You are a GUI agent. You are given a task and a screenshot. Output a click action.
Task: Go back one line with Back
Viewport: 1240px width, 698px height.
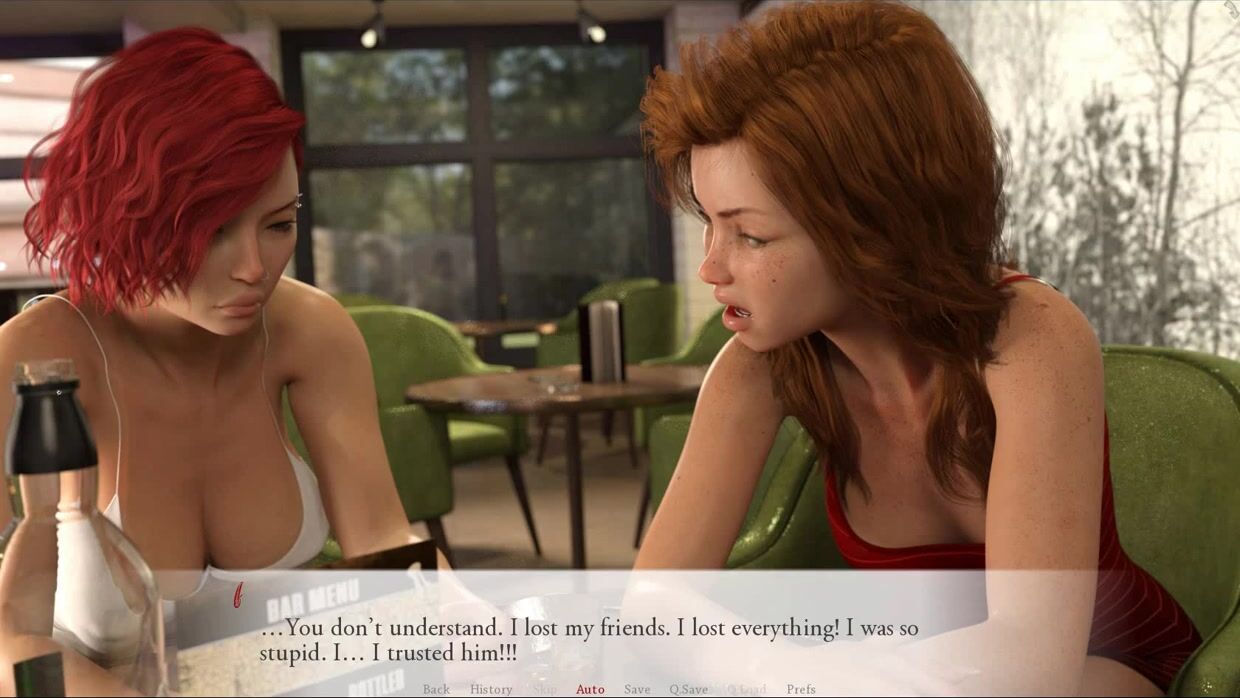pos(436,689)
